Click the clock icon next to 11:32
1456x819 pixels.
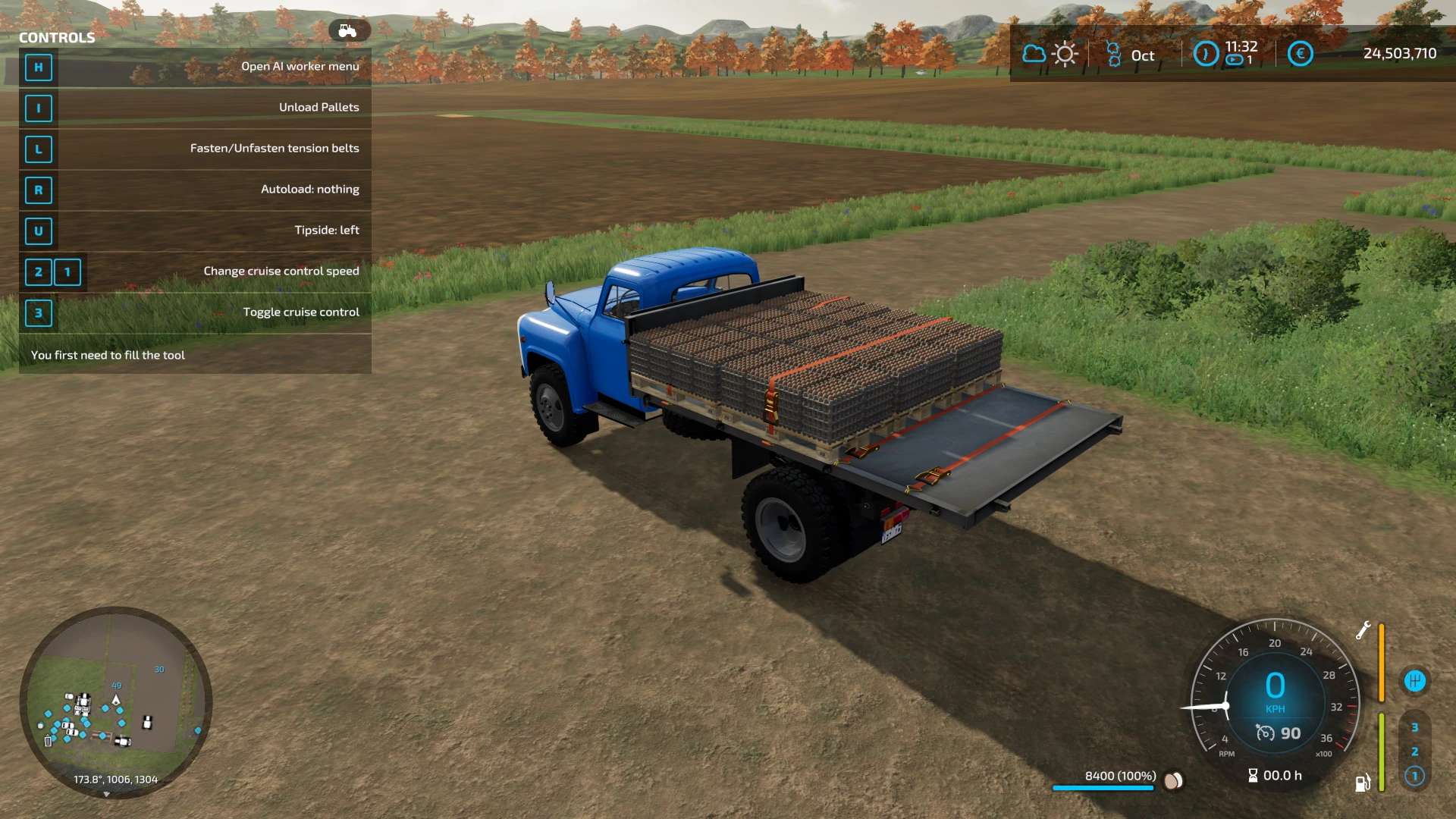pyautogui.click(x=1206, y=54)
